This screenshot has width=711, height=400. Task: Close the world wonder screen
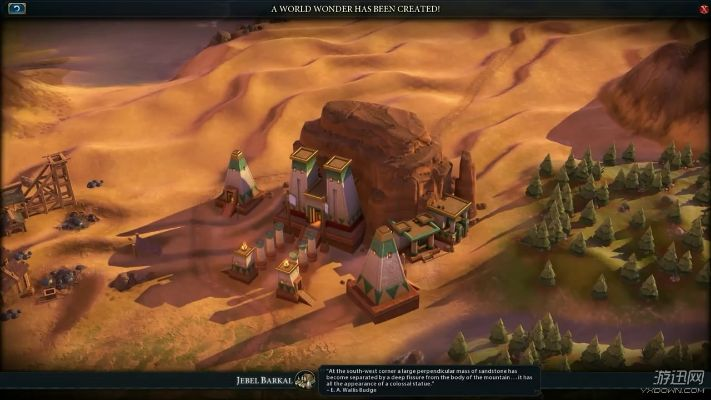tap(703, 8)
